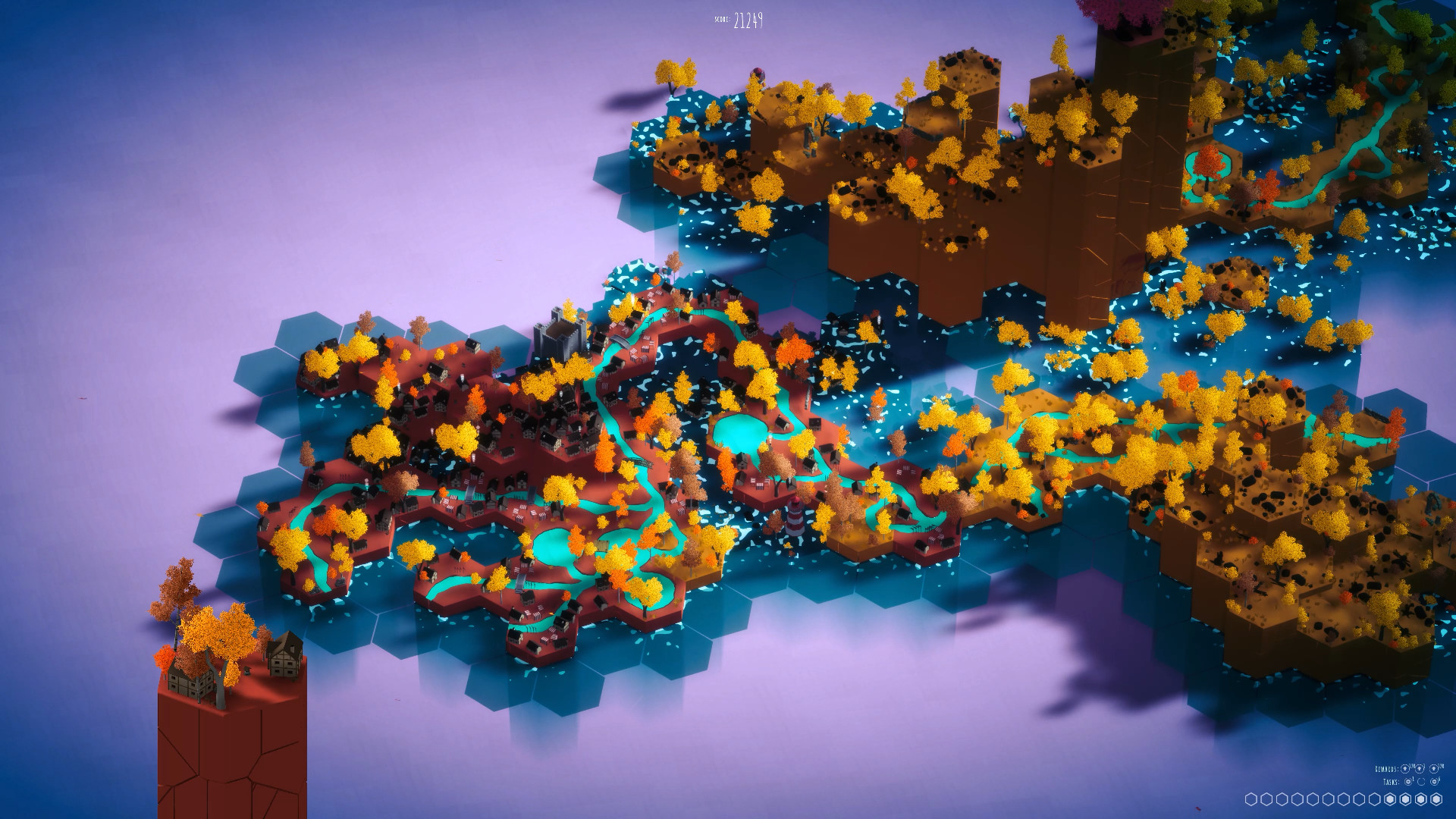Click the score counter showing 21249

click(x=747, y=20)
